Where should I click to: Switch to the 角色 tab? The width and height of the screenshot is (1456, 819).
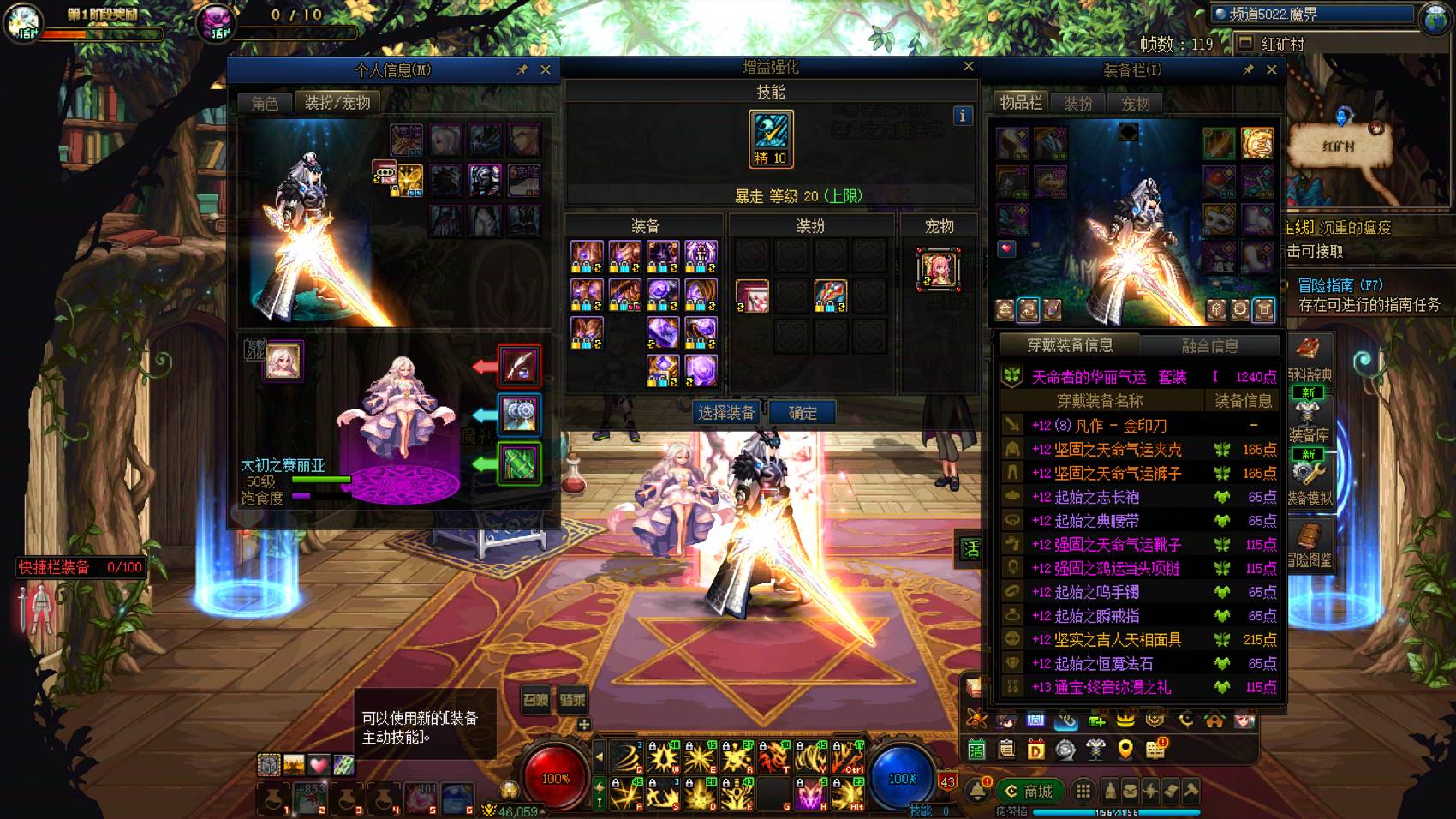(x=265, y=103)
